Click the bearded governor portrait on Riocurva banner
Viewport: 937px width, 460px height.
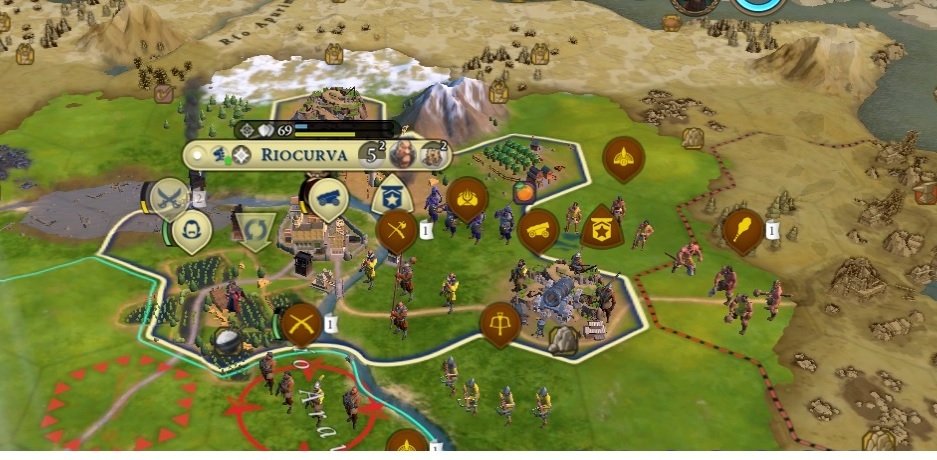404,155
